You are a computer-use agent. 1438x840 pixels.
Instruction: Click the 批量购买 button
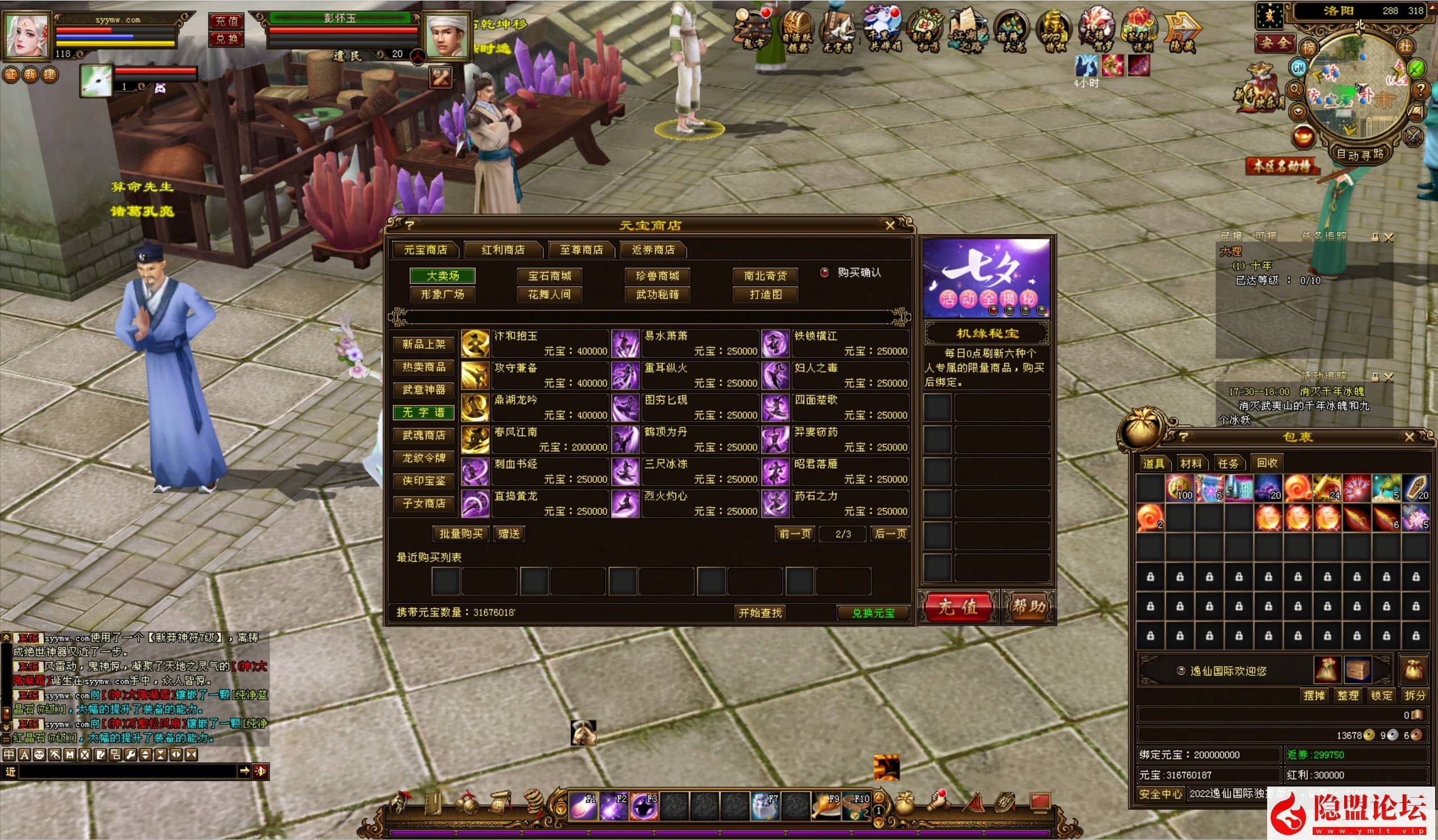(460, 534)
